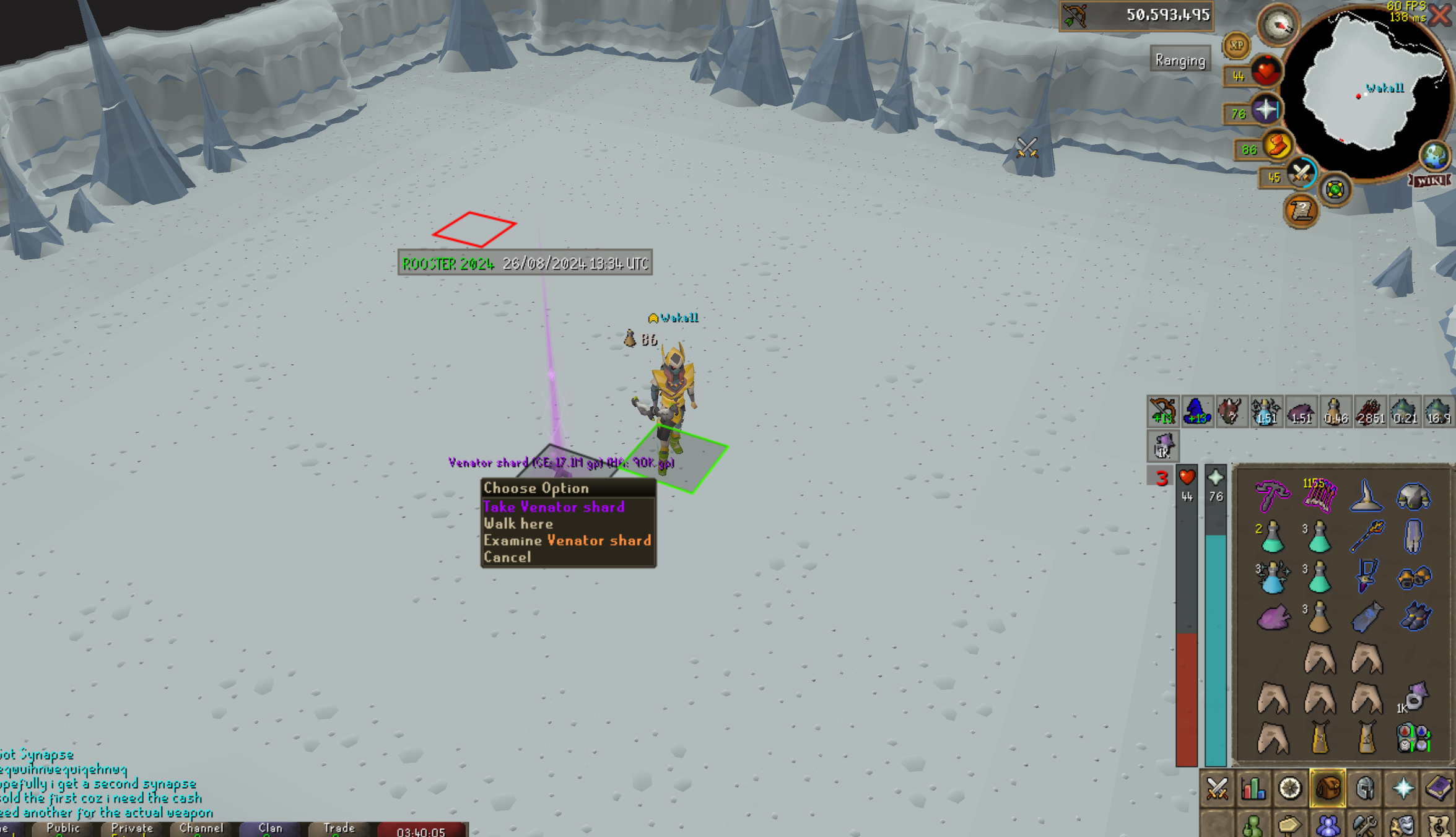This screenshot has width=1456, height=837.
Task: Take the Venator shard from the menu
Action: coord(554,507)
